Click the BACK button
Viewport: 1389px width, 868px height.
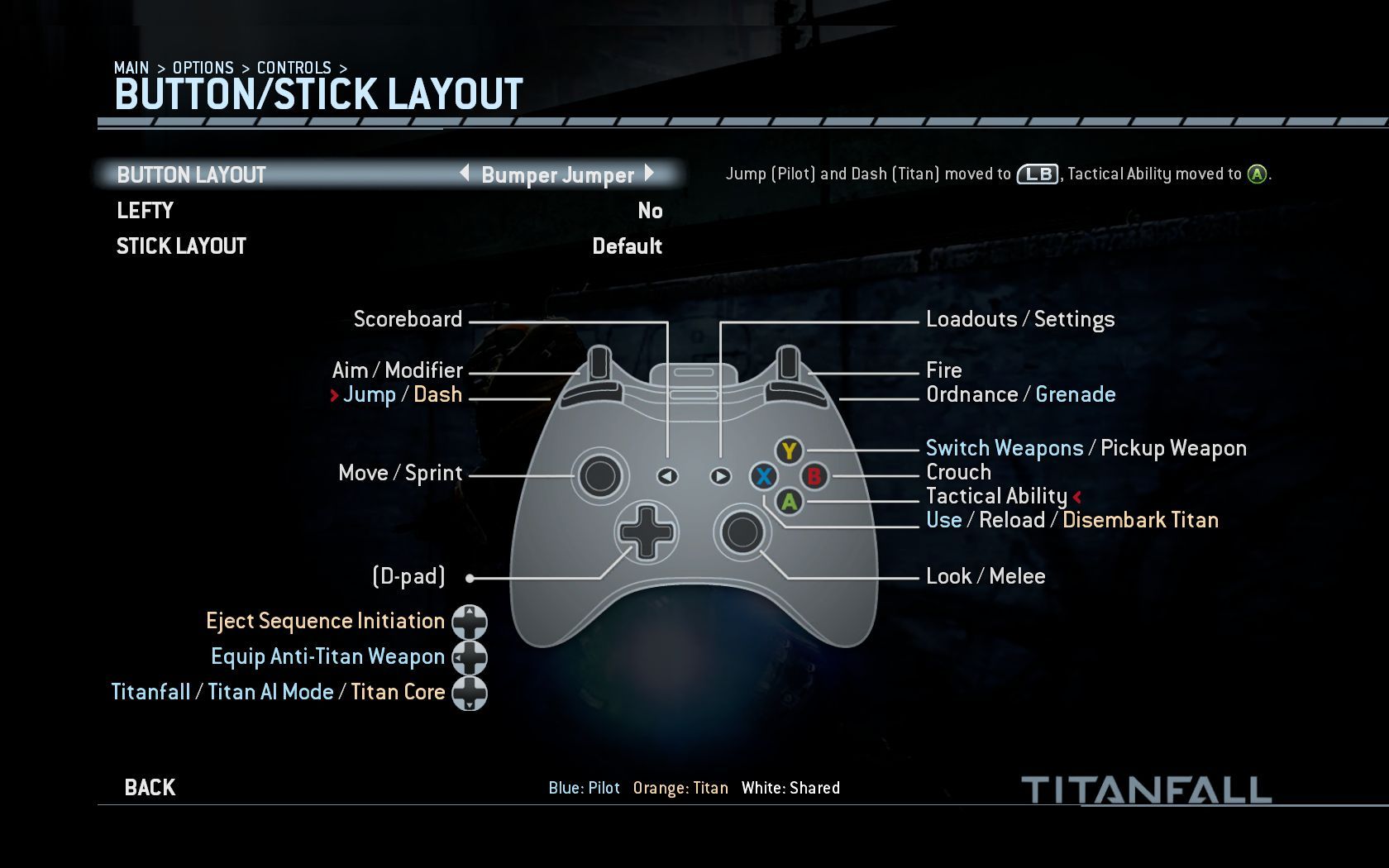click(149, 787)
